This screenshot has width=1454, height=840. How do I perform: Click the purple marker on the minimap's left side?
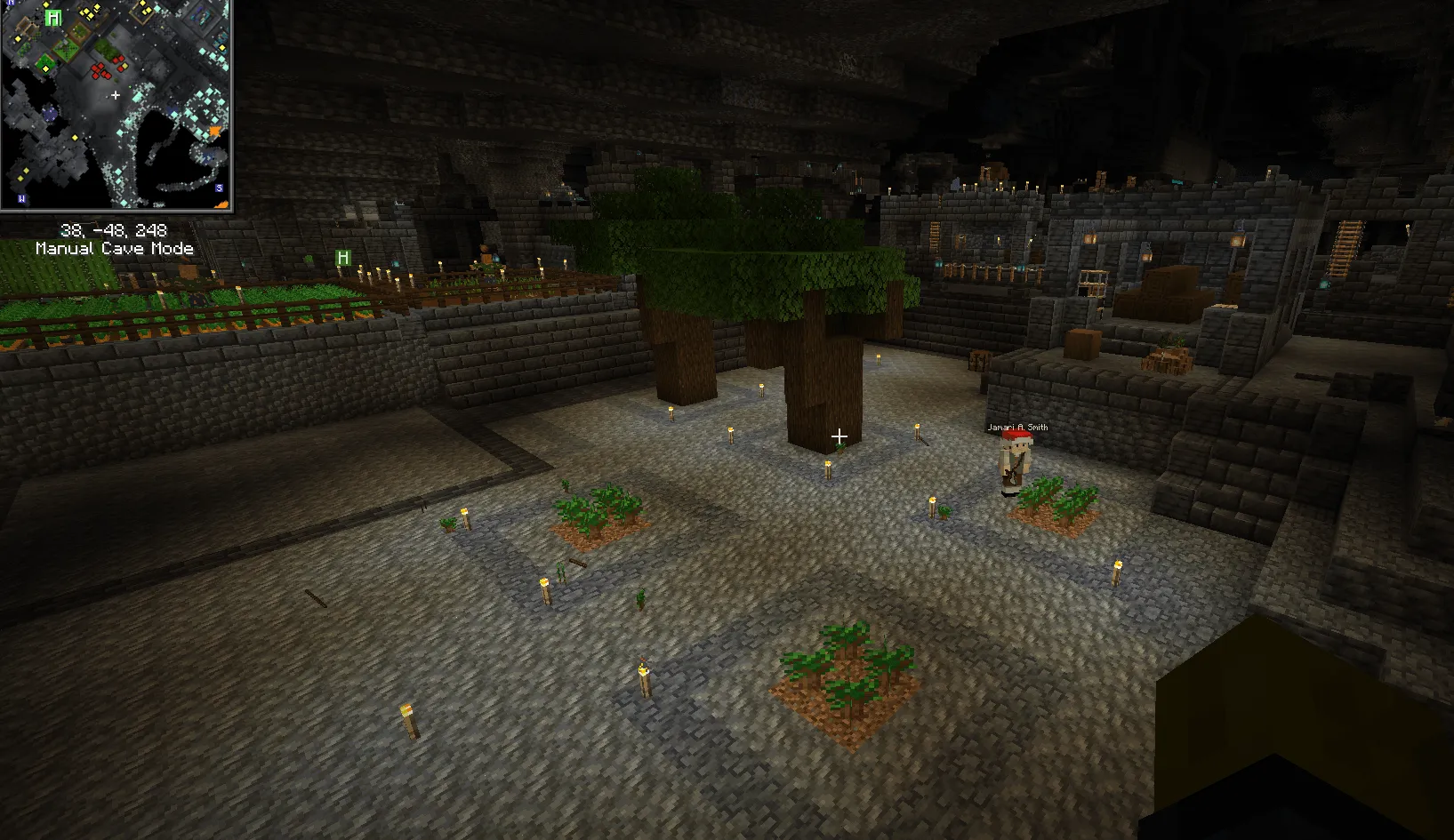click(x=49, y=111)
